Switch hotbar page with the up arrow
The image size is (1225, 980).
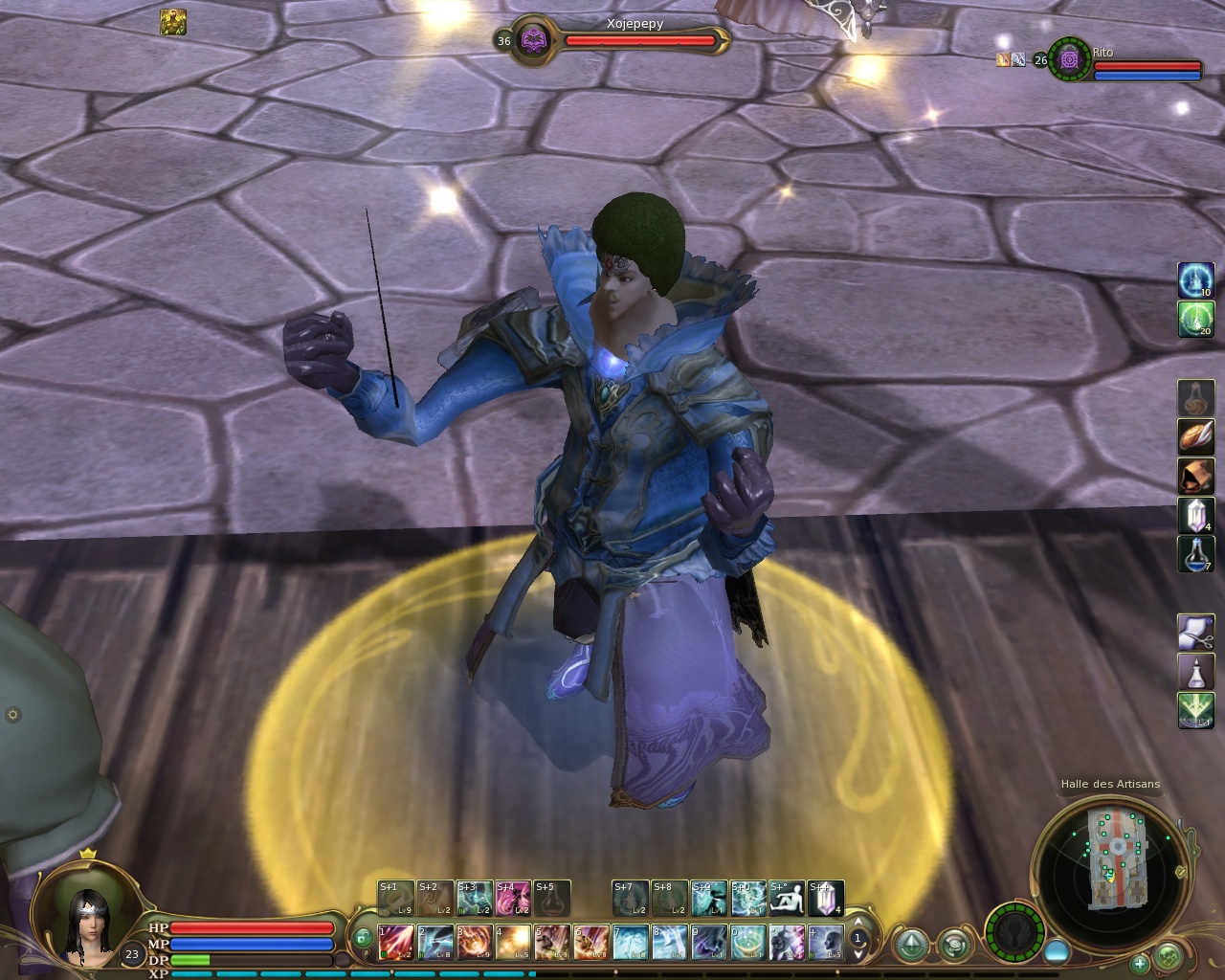click(x=858, y=923)
